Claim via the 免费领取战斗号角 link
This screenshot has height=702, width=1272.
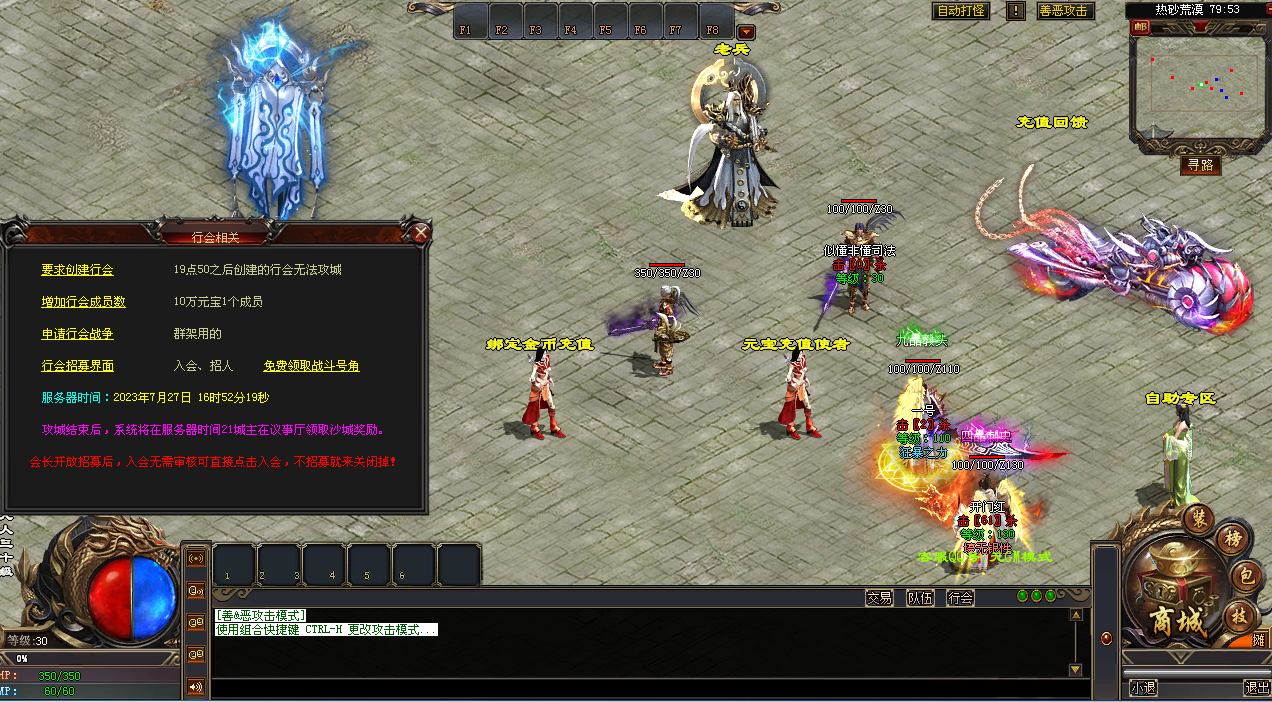point(311,366)
